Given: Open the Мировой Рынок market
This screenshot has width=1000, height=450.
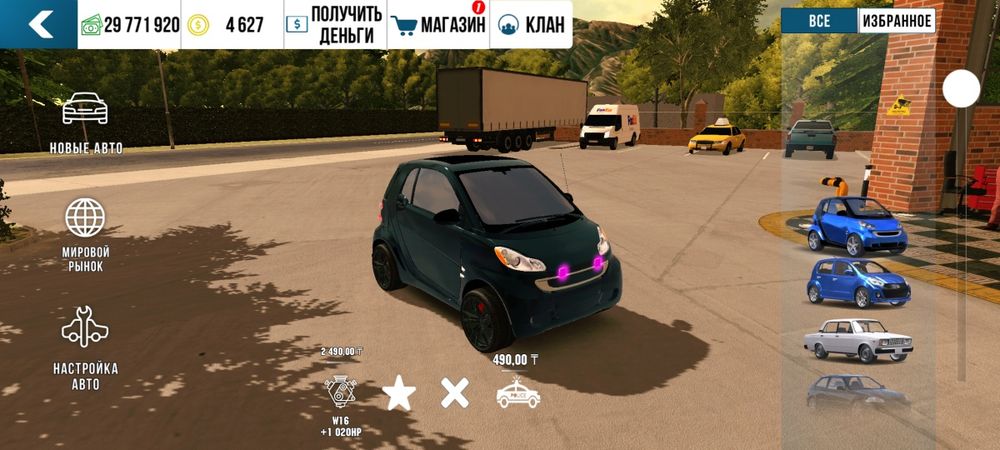Looking at the screenshot, I should 86,234.
